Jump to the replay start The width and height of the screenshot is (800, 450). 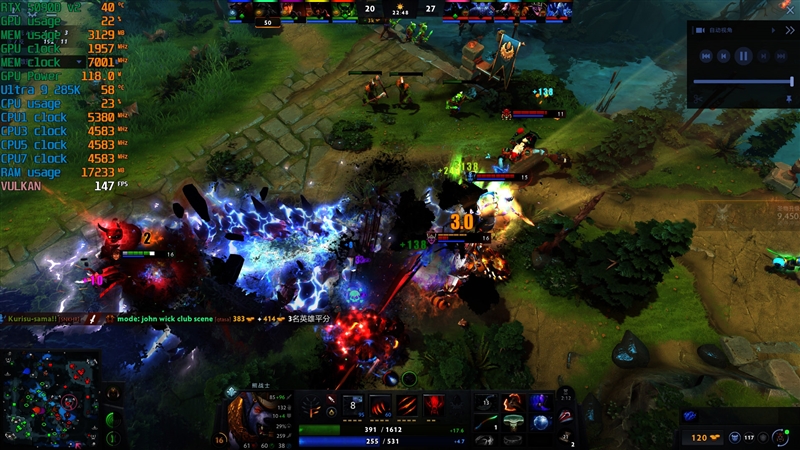(x=706, y=57)
